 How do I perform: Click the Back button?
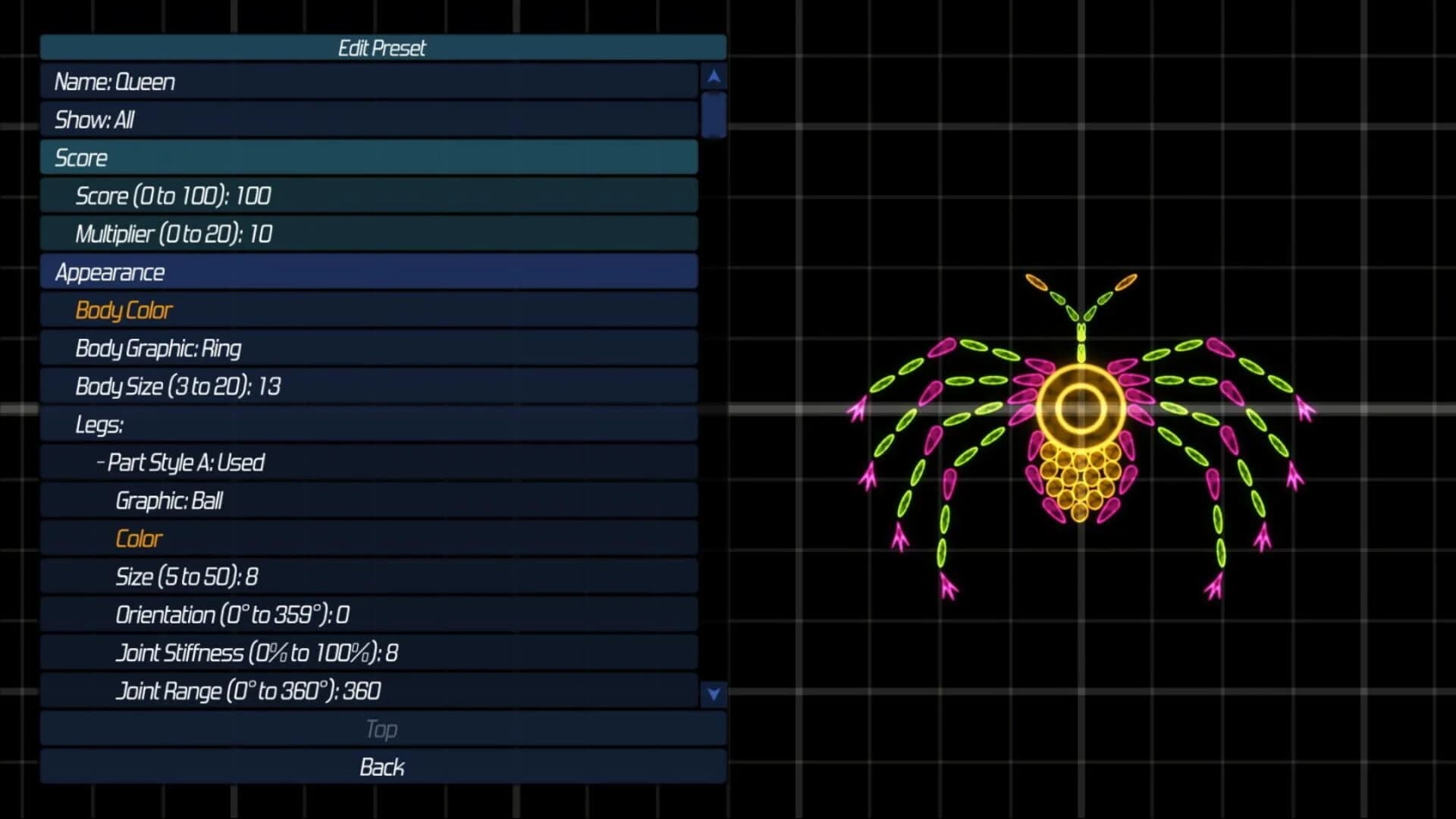coord(383,767)
